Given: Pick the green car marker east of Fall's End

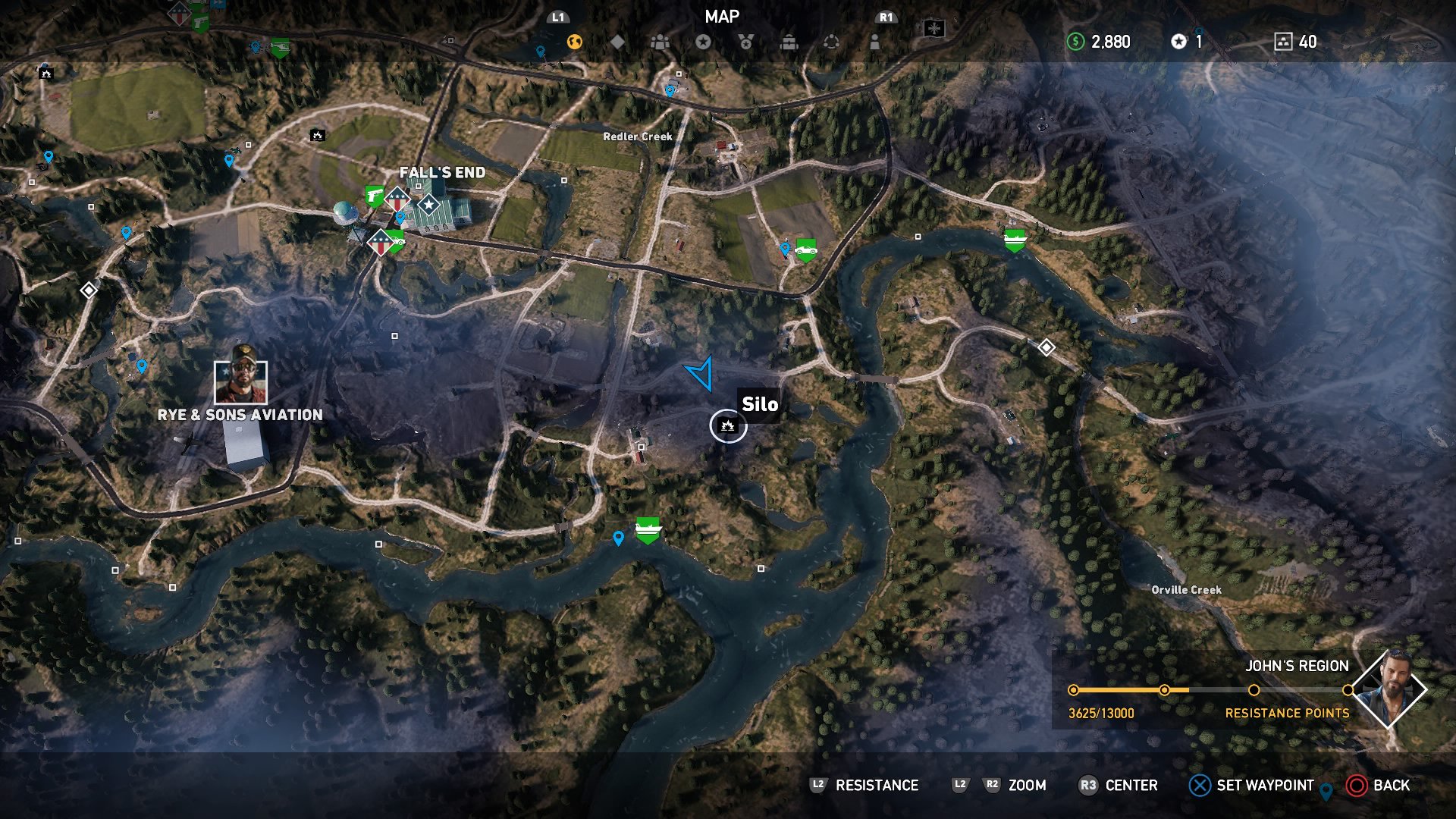Looking at the screenshot, I should point(805,249).
